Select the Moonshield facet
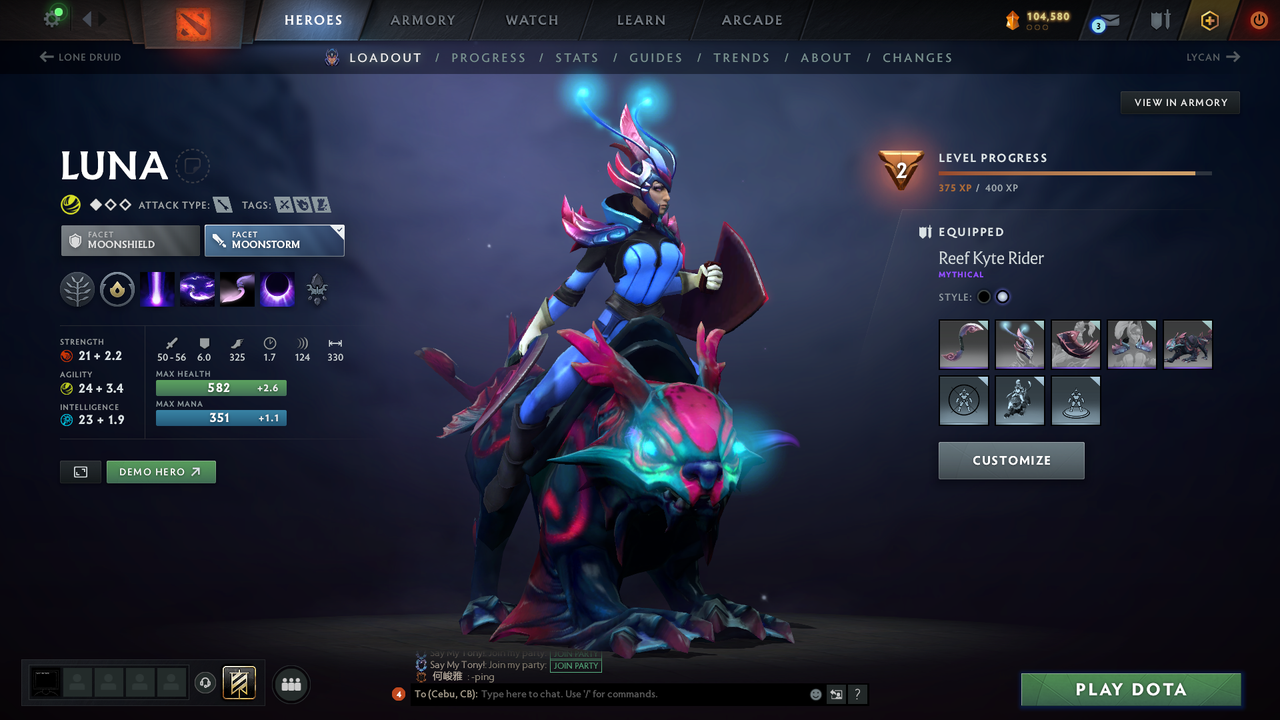 (130, 240)
